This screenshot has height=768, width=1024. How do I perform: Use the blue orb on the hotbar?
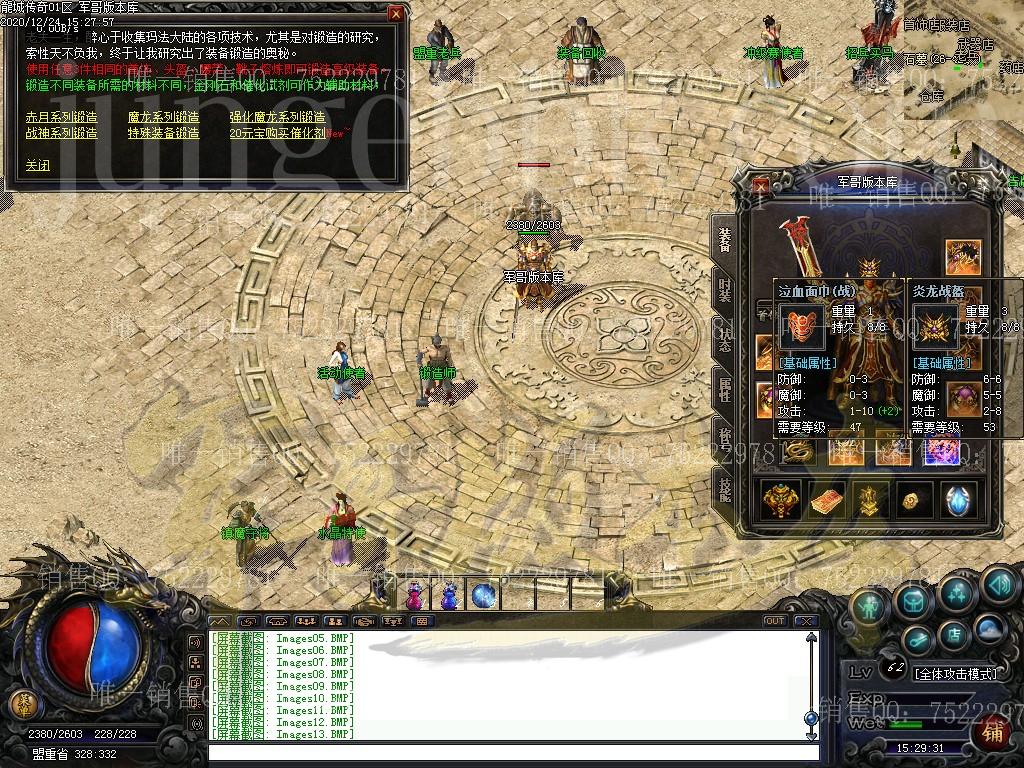click(484, 595)
